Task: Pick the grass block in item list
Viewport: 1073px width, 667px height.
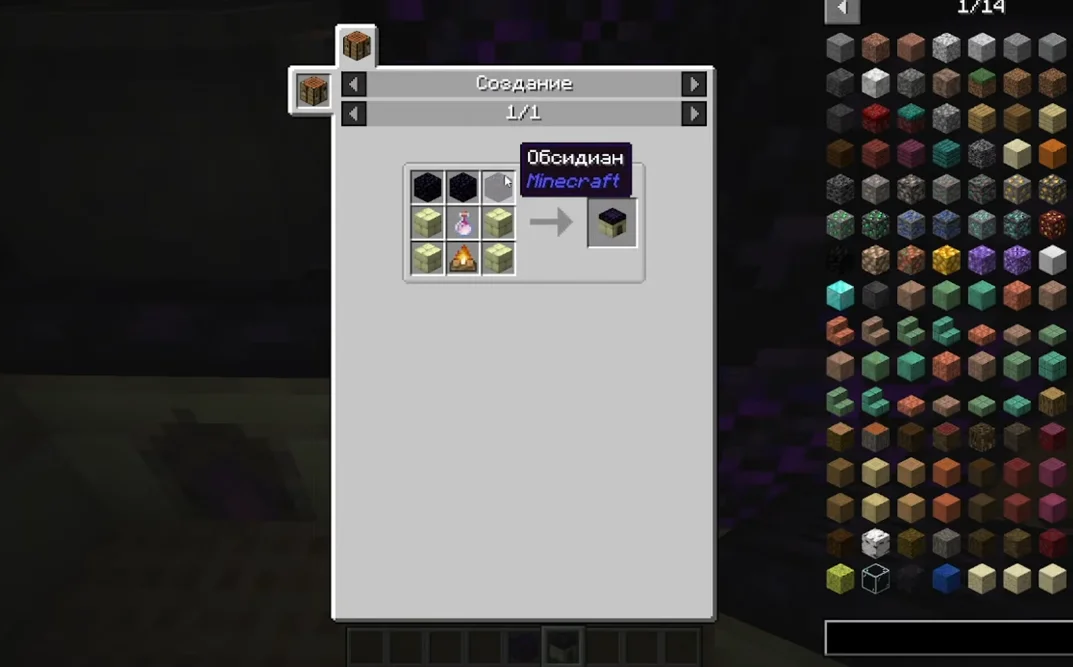Action: (x=981, y=83)
